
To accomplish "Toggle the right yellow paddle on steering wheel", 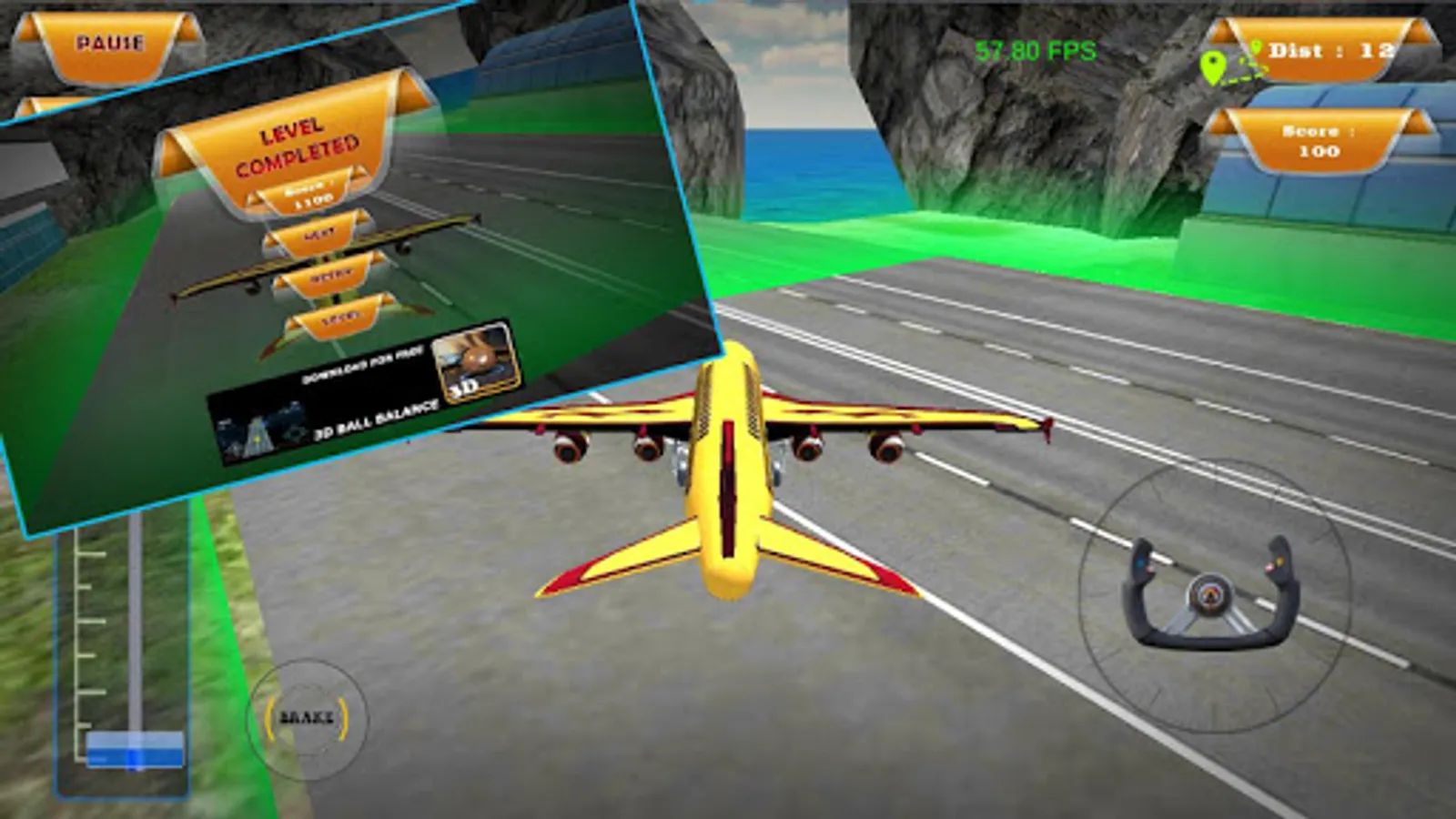I will (x=1279, y=562).
